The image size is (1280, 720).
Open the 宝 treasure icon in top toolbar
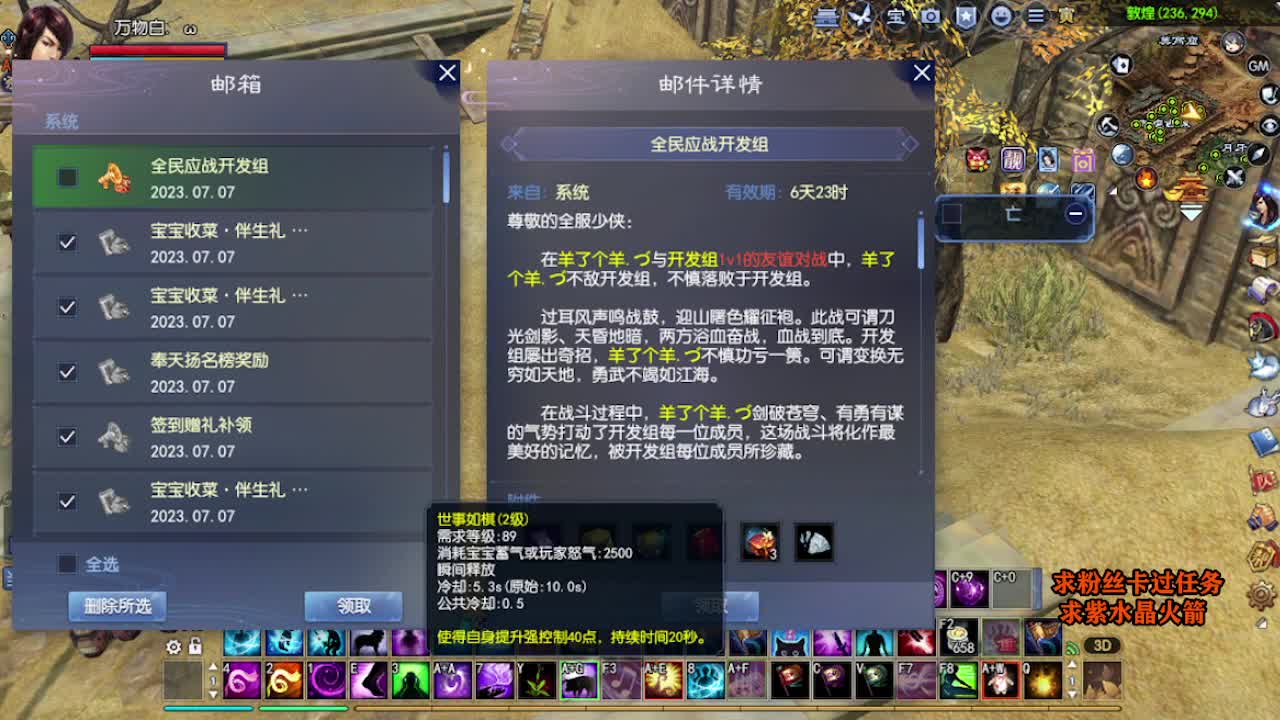click(x=895, y=16)
